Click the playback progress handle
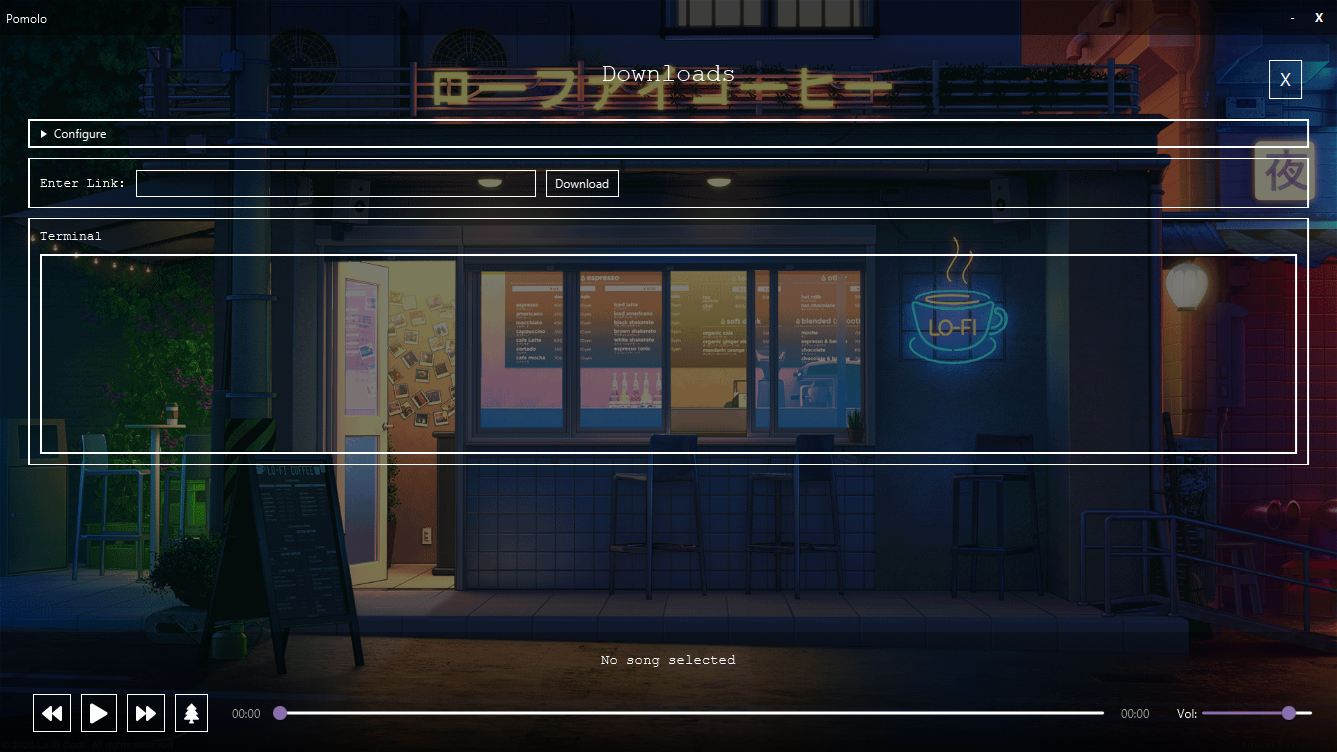Image resolution: width=1337 pixels, height=752 pixels. [280, 713]
